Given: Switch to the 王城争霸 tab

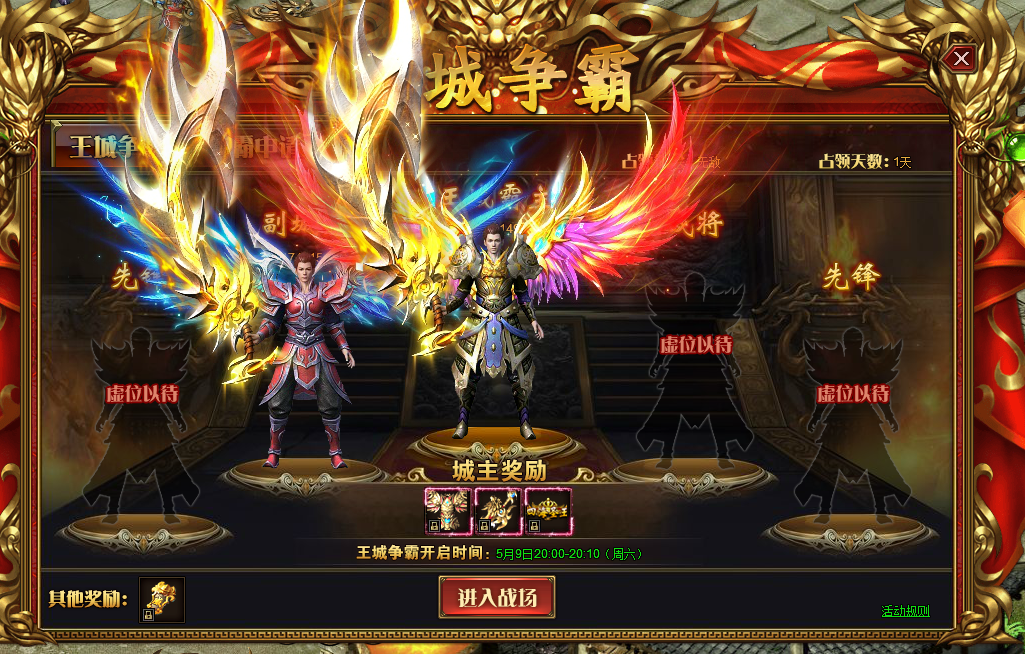Looking at the screenshot, I should click(x=100, y=148).
